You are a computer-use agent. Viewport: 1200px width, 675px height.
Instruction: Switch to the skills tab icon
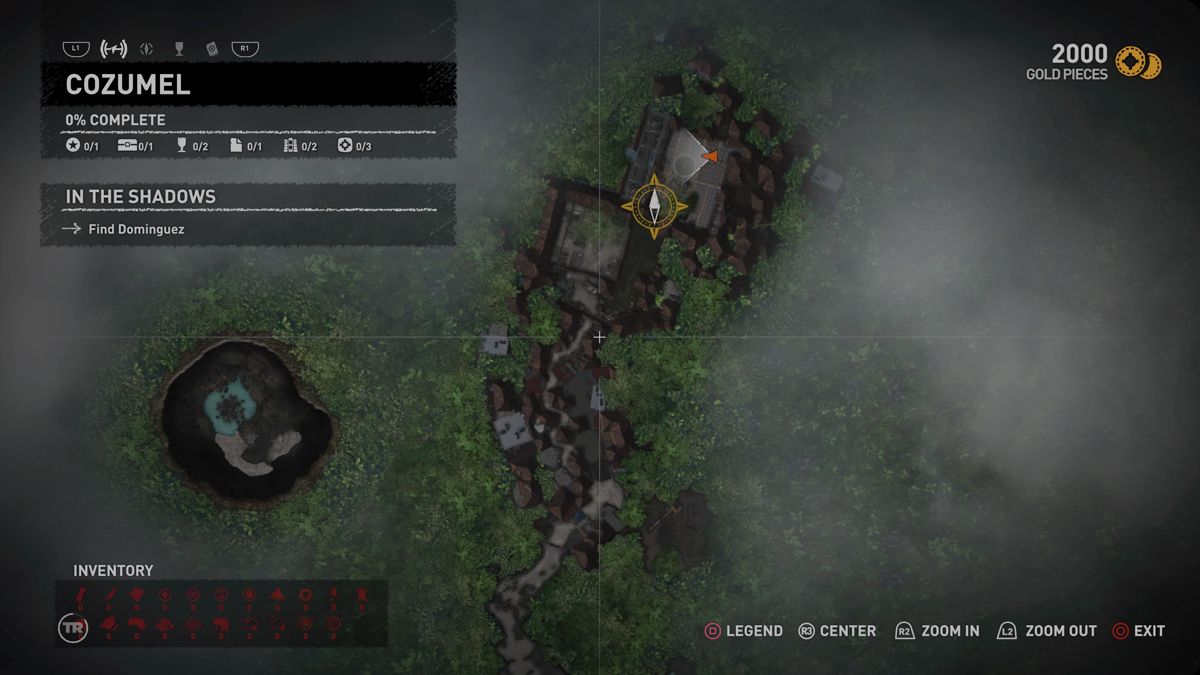(x=147, y=48)
